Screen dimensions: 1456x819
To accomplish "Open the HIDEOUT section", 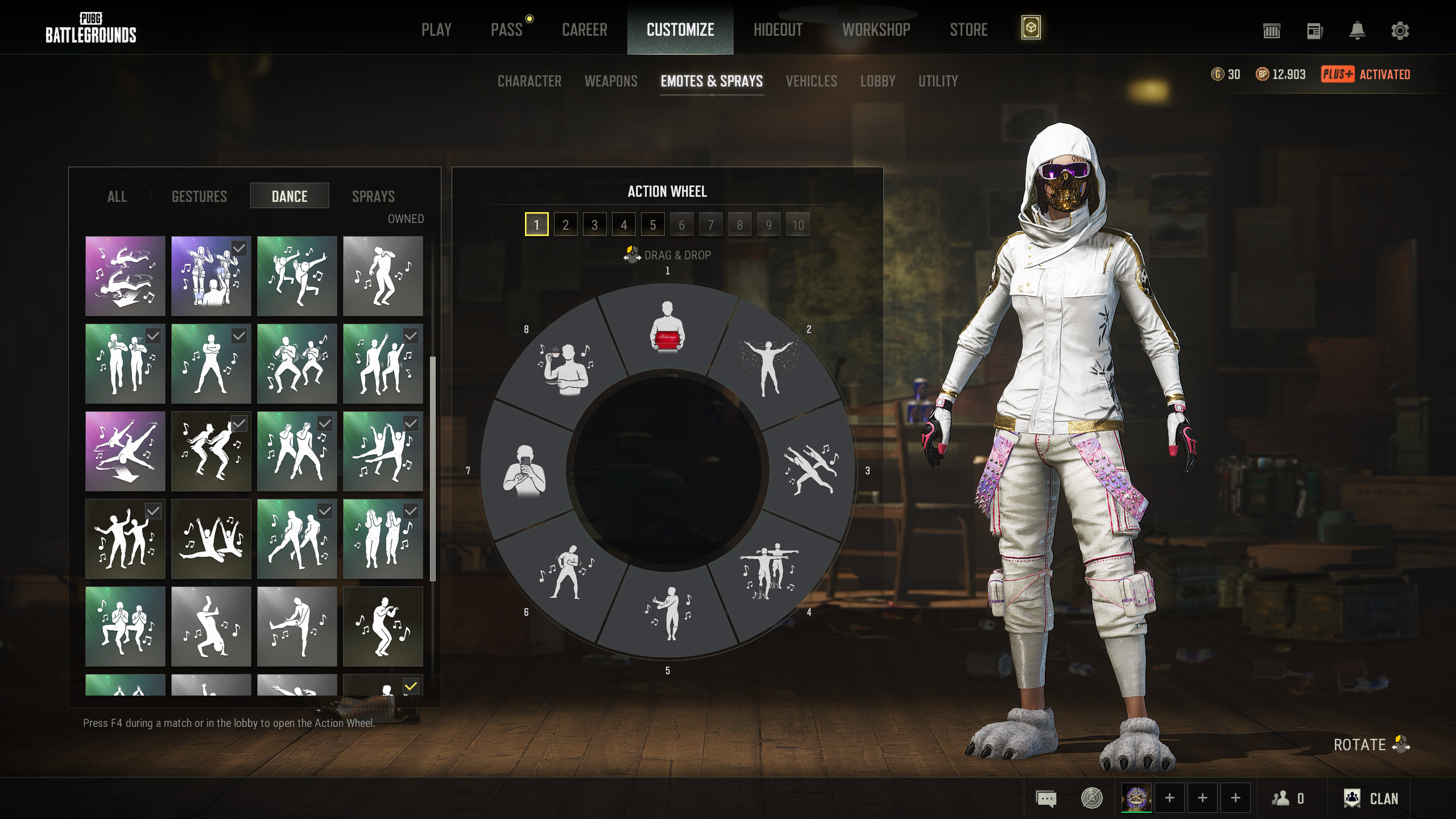I will tap(777, 30).
